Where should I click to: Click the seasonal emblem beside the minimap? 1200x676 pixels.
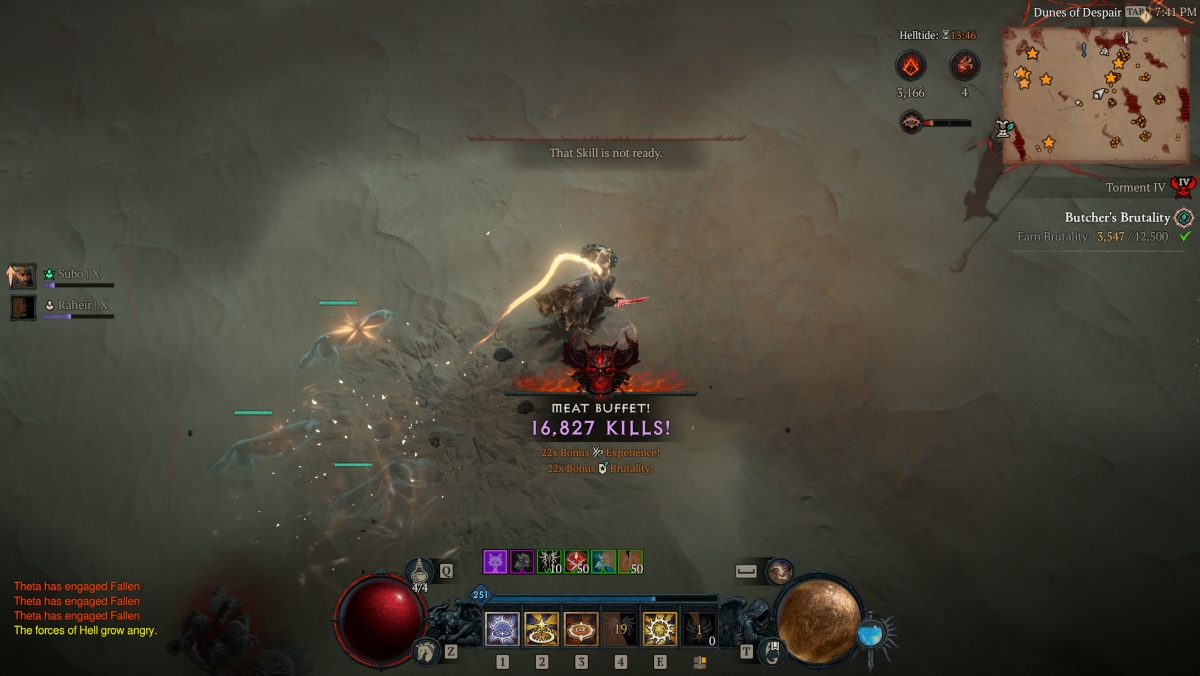[x=1003, y=128]
